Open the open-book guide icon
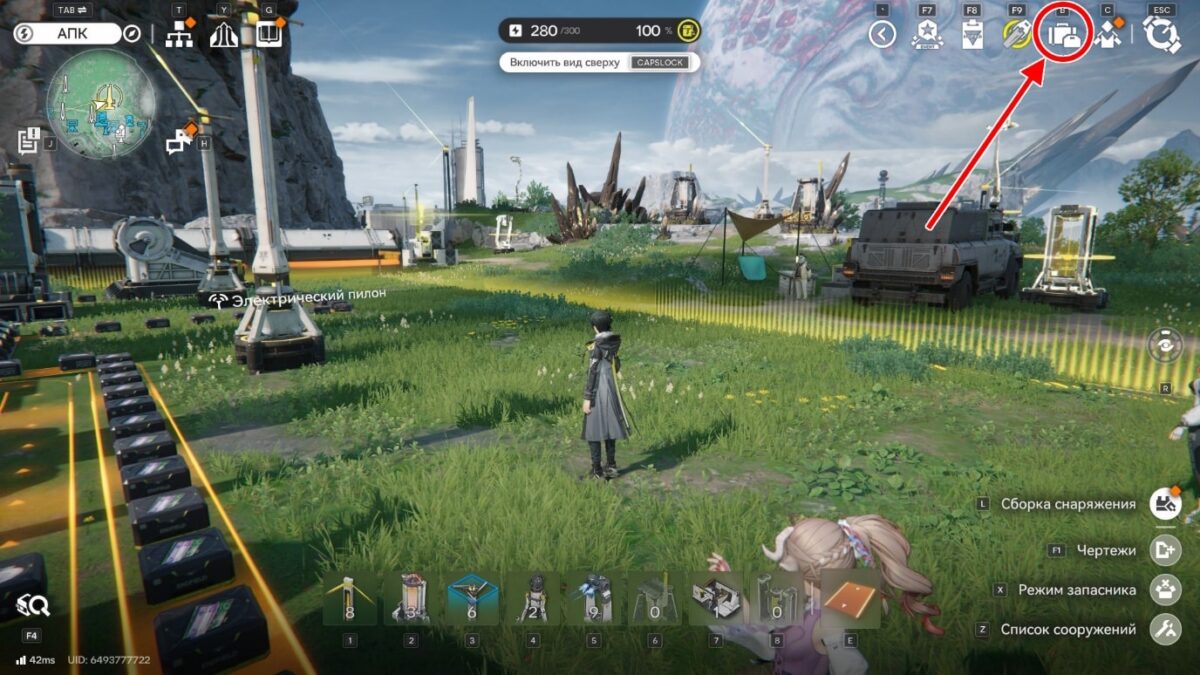 coord(269,35)
